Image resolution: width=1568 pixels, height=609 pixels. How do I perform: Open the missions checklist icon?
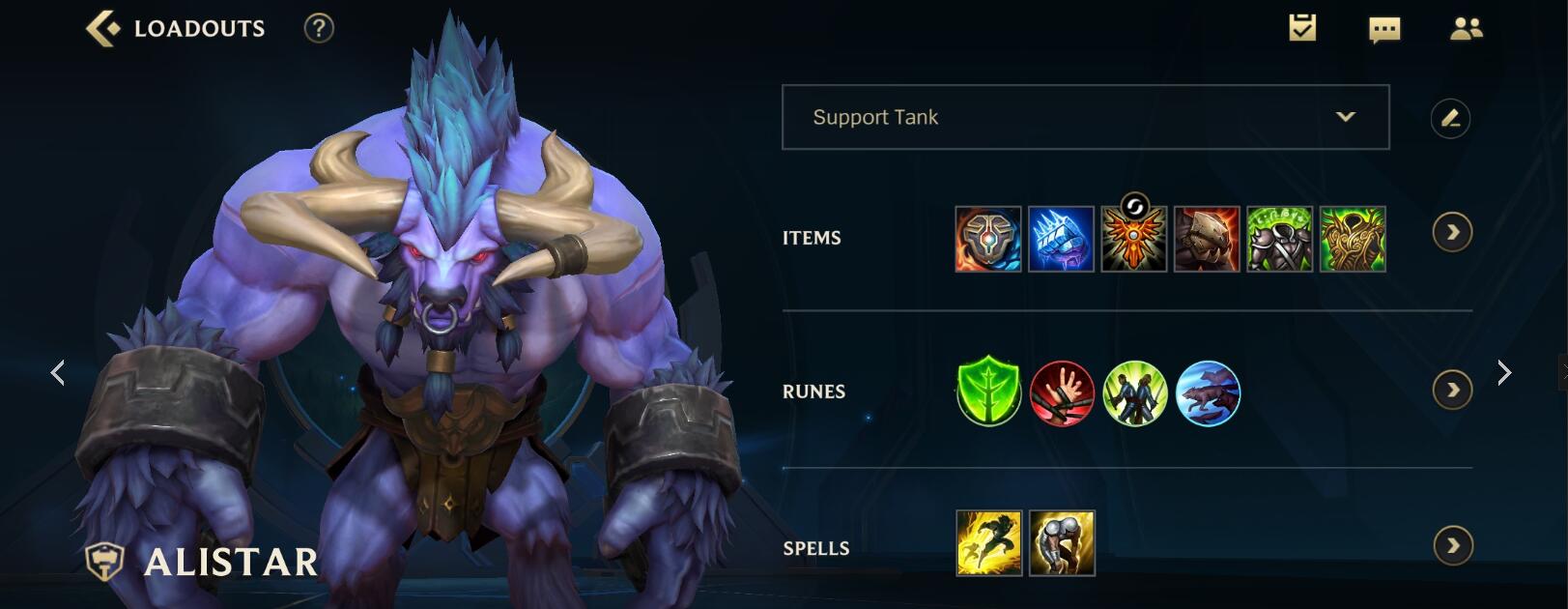1302,28
